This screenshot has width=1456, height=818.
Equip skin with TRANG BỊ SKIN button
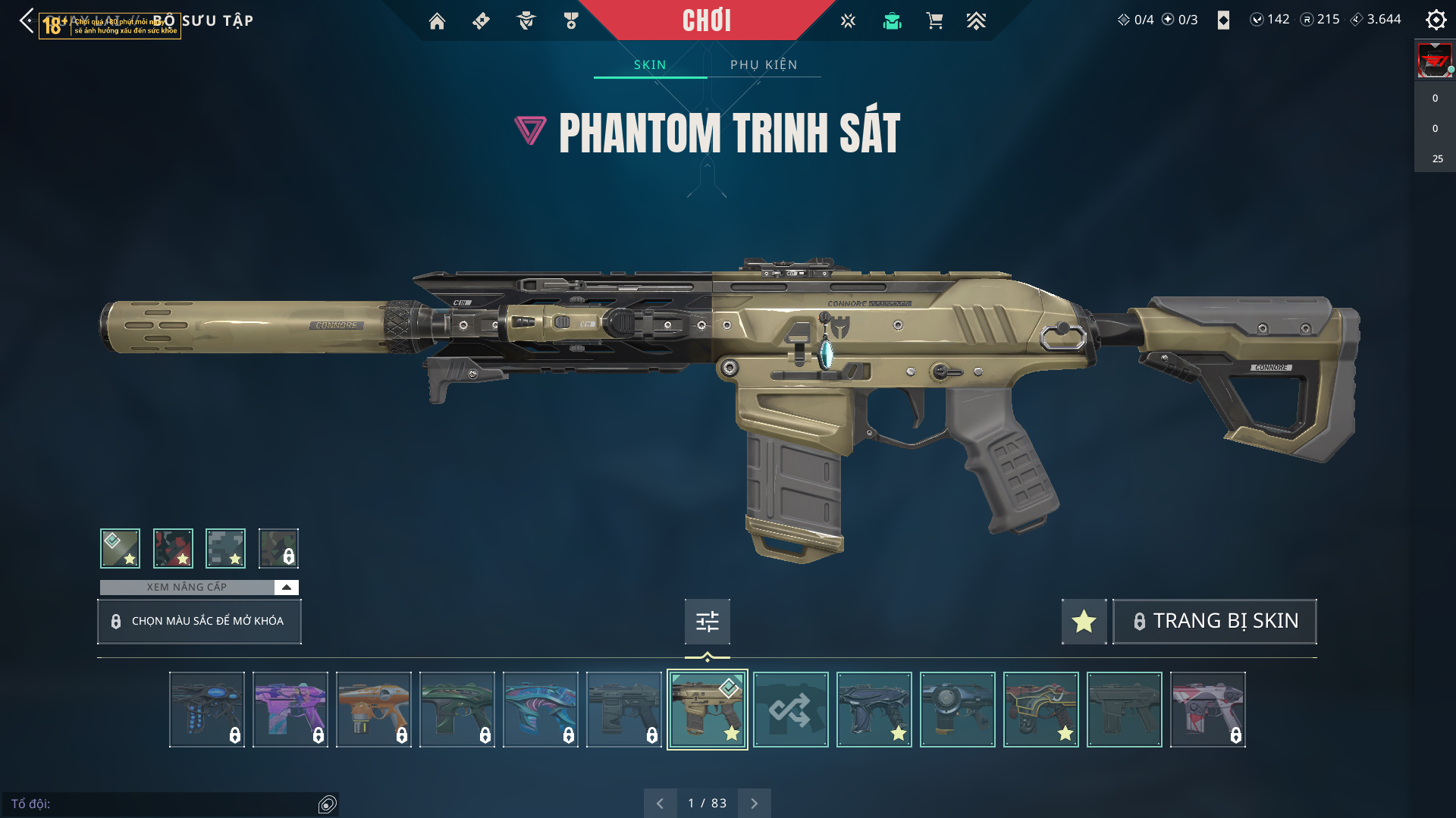[x=1214, y=621]
